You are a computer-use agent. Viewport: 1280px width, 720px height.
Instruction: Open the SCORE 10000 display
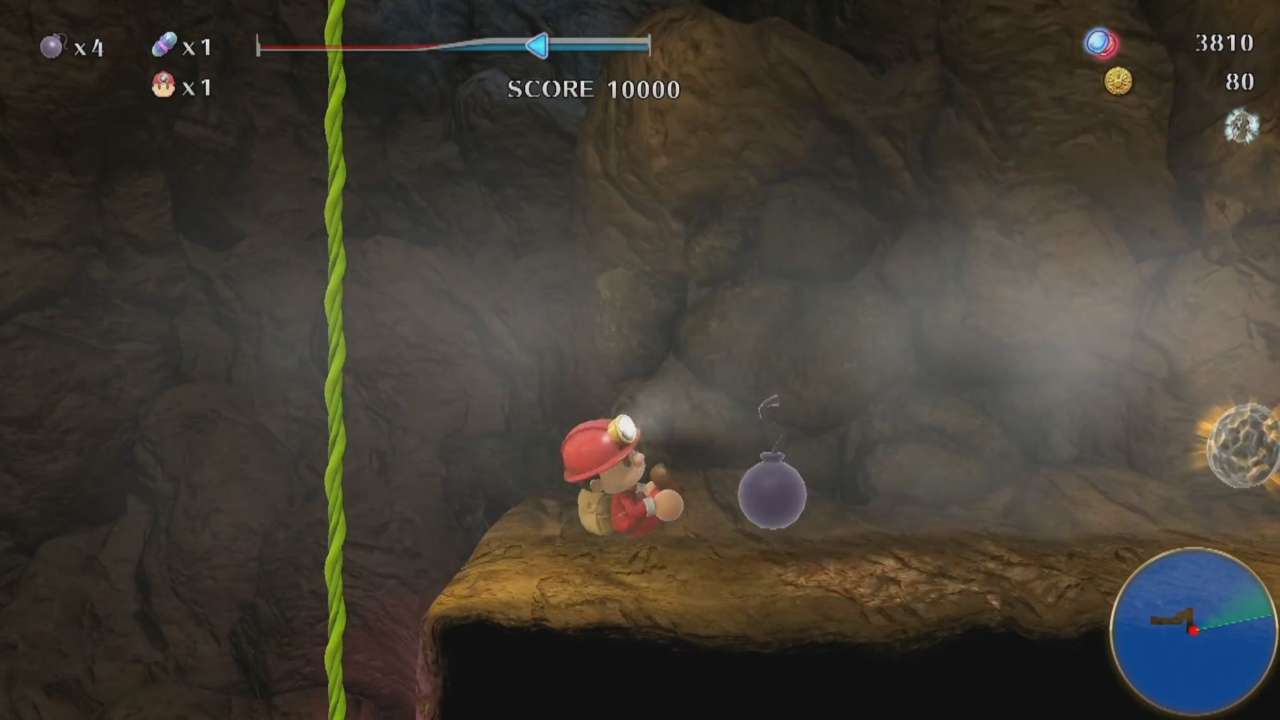pyautogui.click(x=593, y=89)
